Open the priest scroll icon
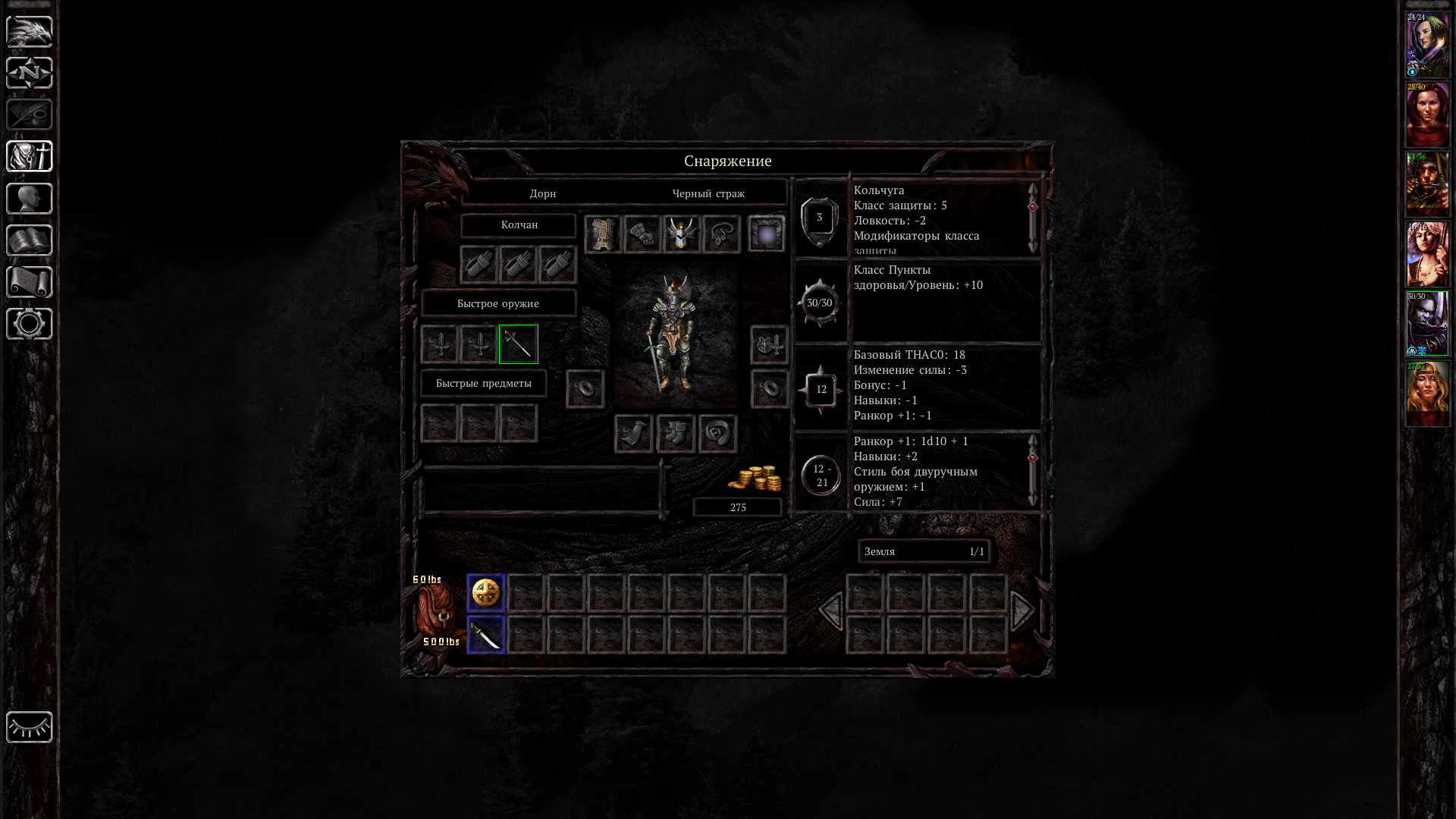1456x819 pixels. click(30, 282)
